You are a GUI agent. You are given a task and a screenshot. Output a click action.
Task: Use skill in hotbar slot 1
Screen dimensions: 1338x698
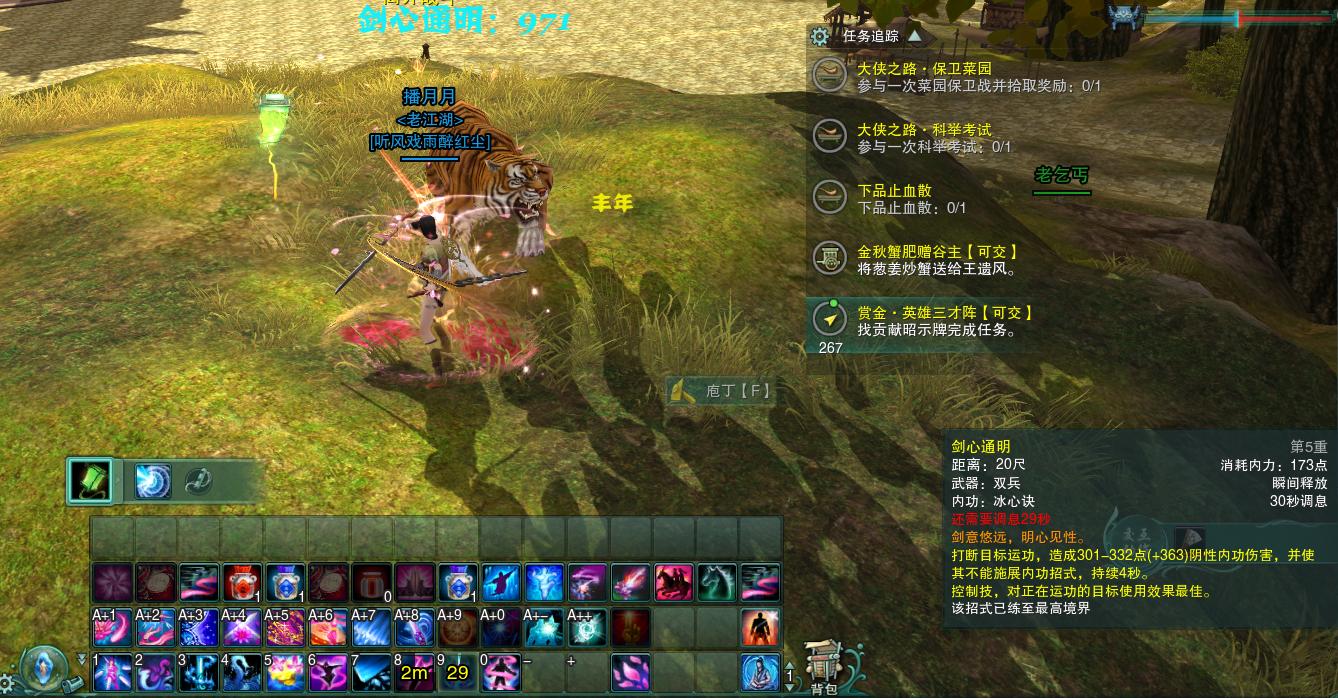pyautogui.click(x=111, y=672)
